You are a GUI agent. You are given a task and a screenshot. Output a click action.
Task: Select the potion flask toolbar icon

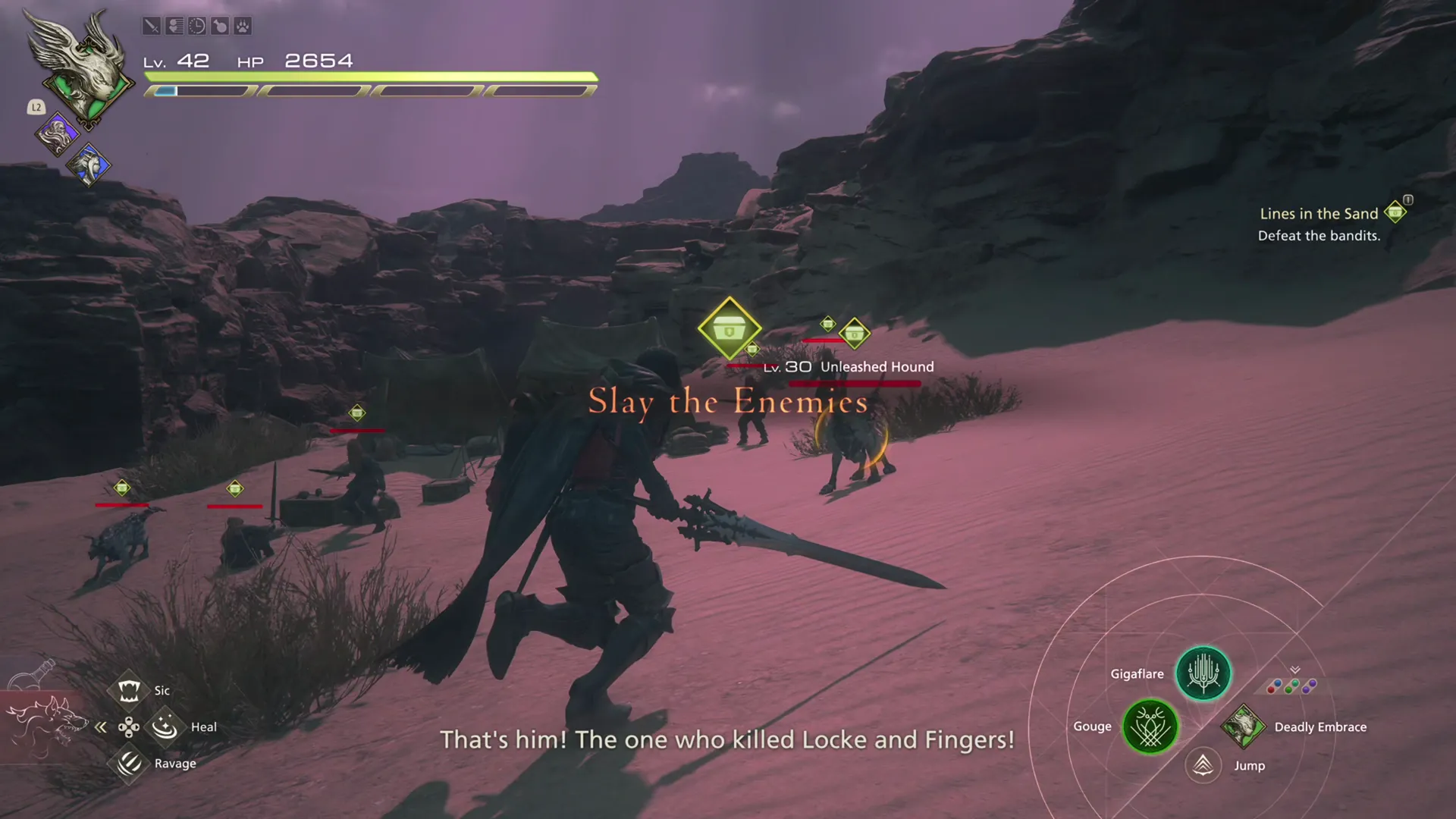click(x=219, y=27)
